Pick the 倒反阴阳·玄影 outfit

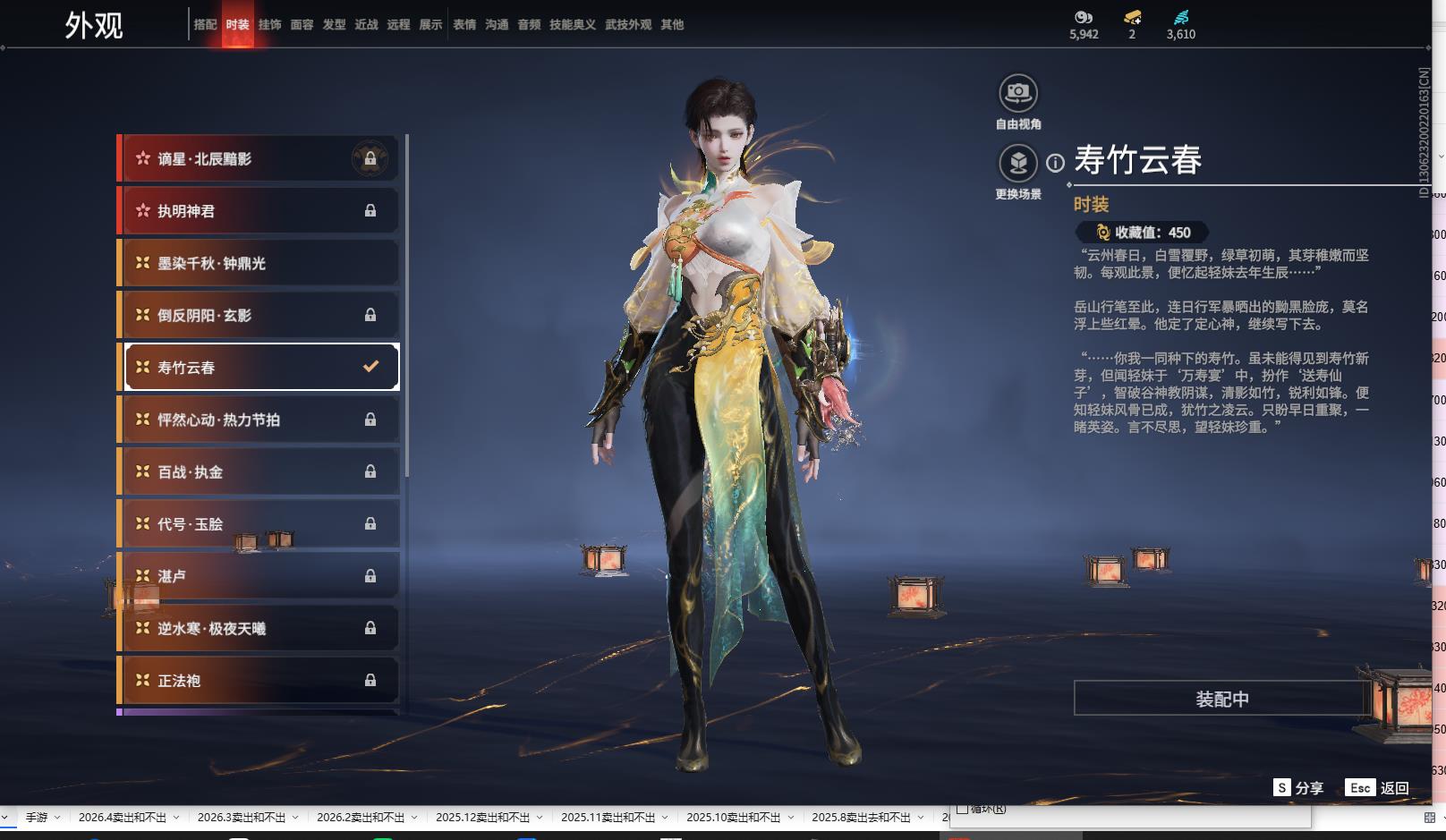point(259,315)
